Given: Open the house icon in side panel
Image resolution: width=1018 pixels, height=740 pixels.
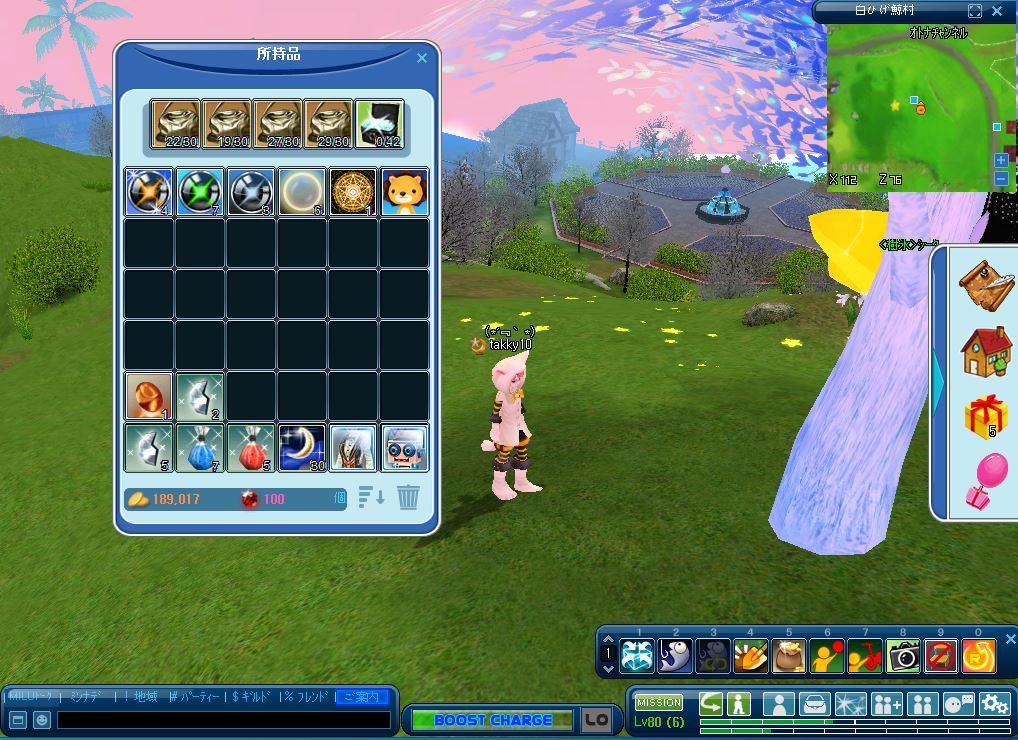Looking at the screenshot, I should 985,351.
